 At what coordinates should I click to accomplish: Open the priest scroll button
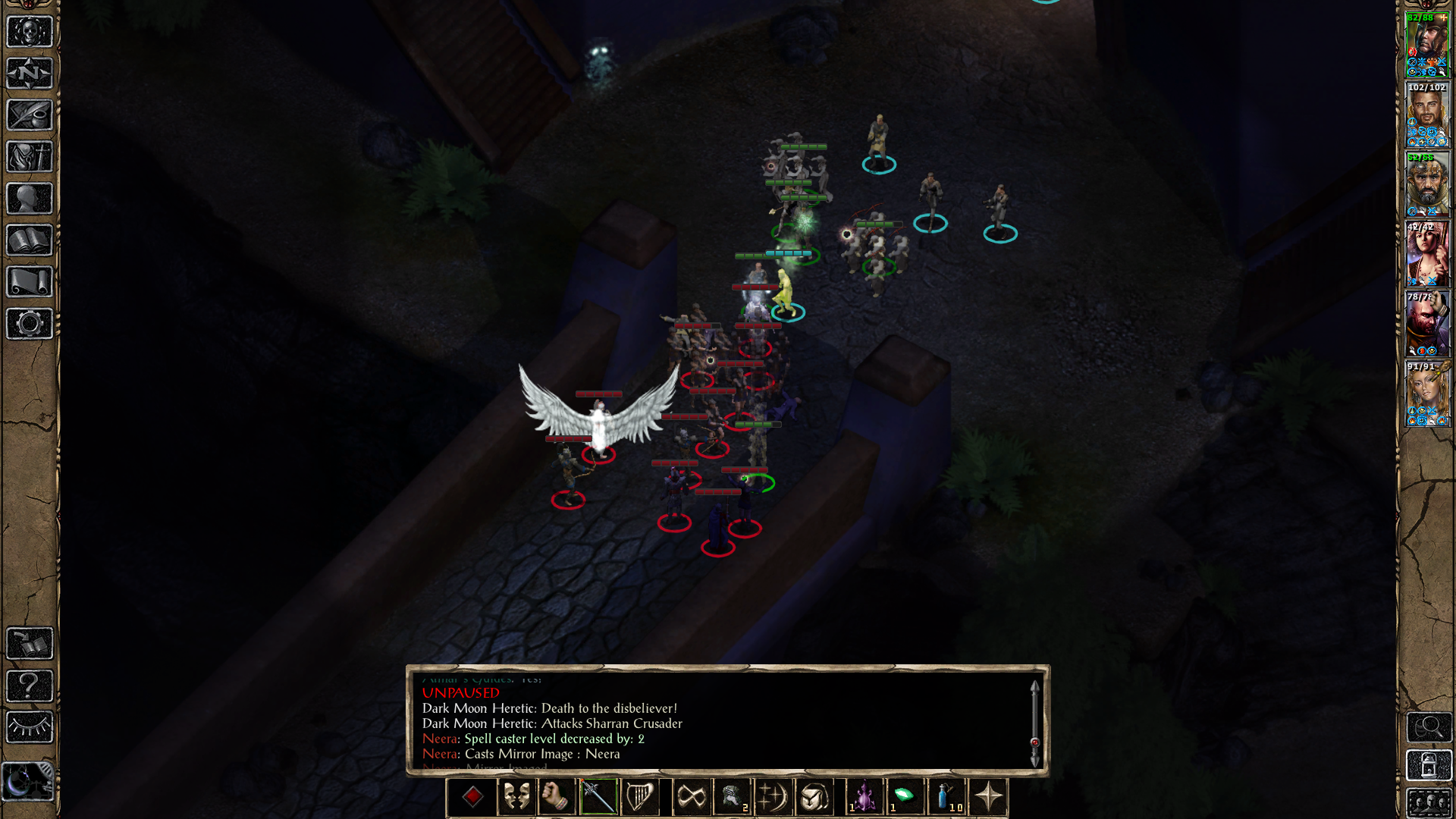[x=30, y=282]
